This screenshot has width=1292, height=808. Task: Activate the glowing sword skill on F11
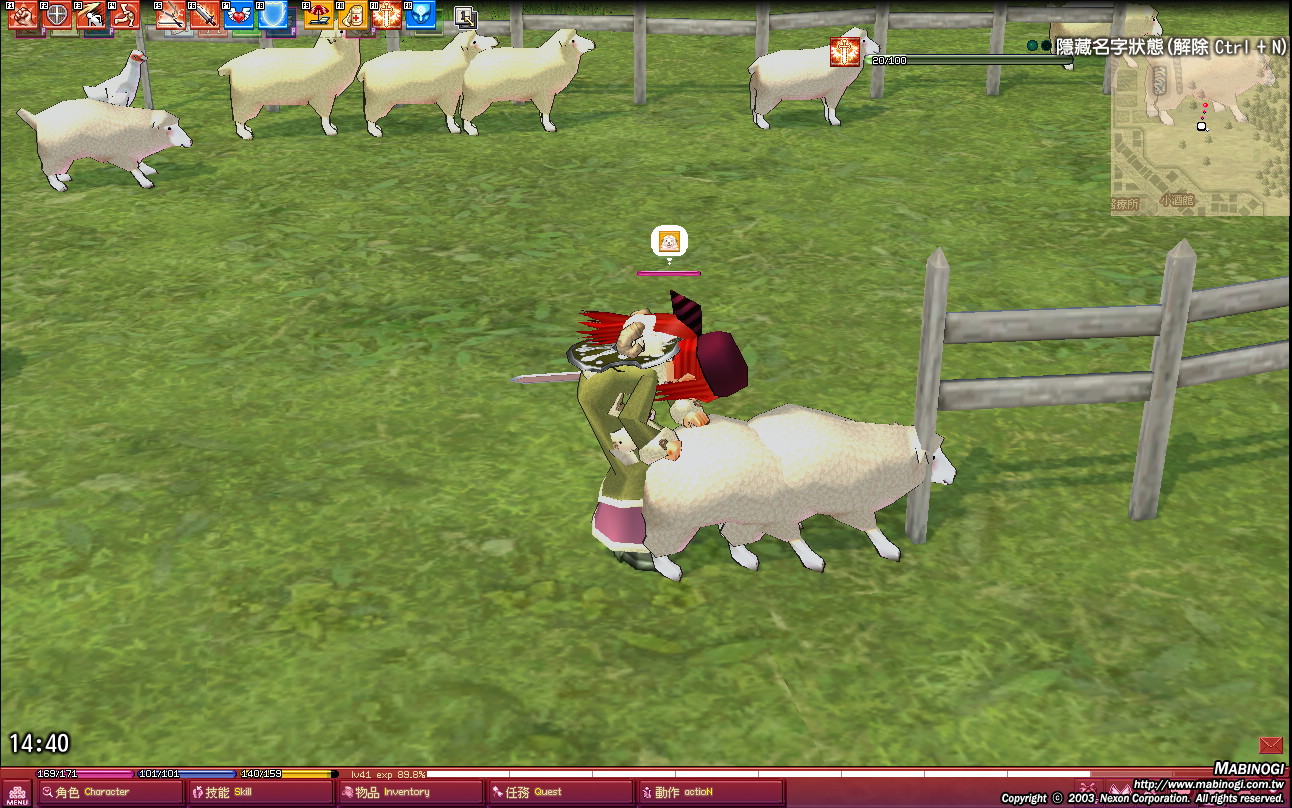click(x=386, y=14)
